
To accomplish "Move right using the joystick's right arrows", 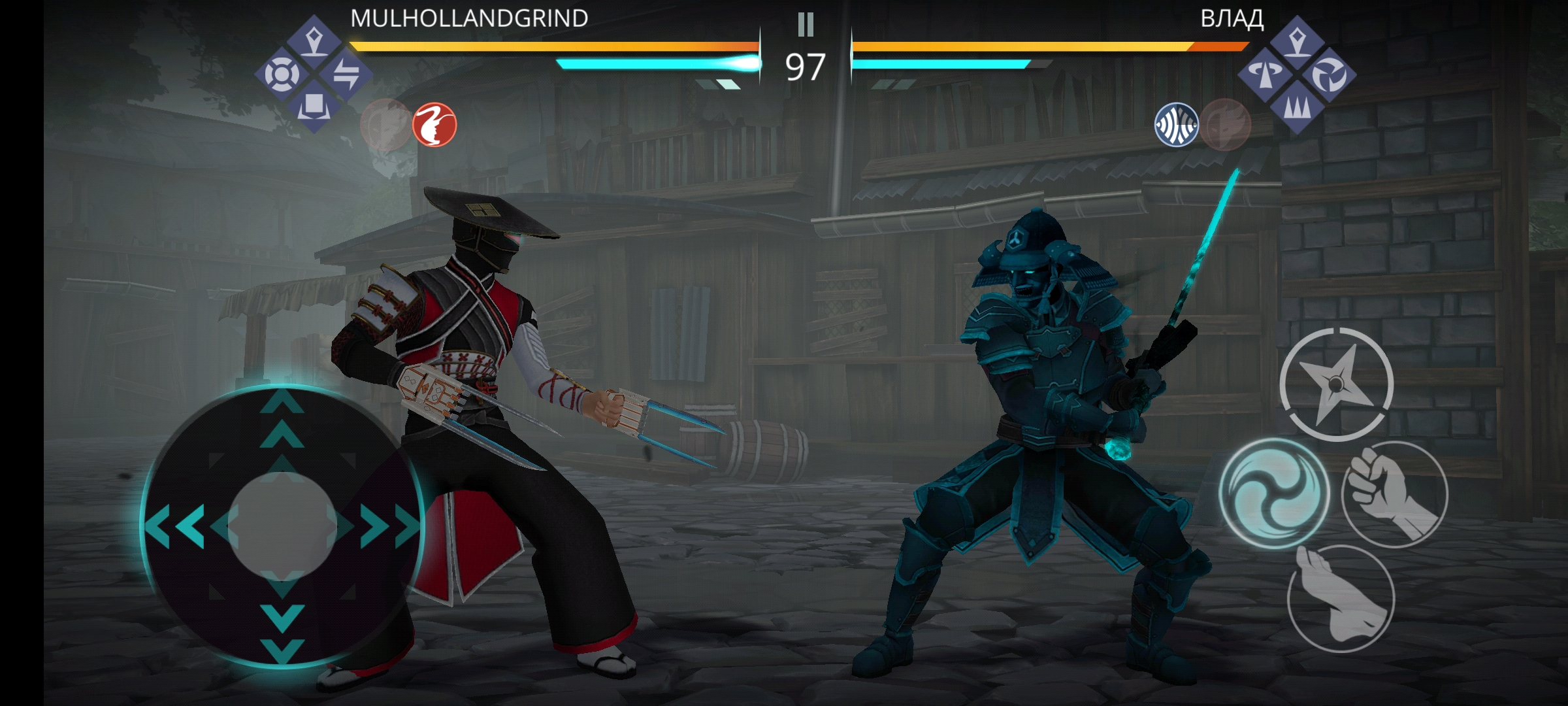I will (x=391, y=526).
